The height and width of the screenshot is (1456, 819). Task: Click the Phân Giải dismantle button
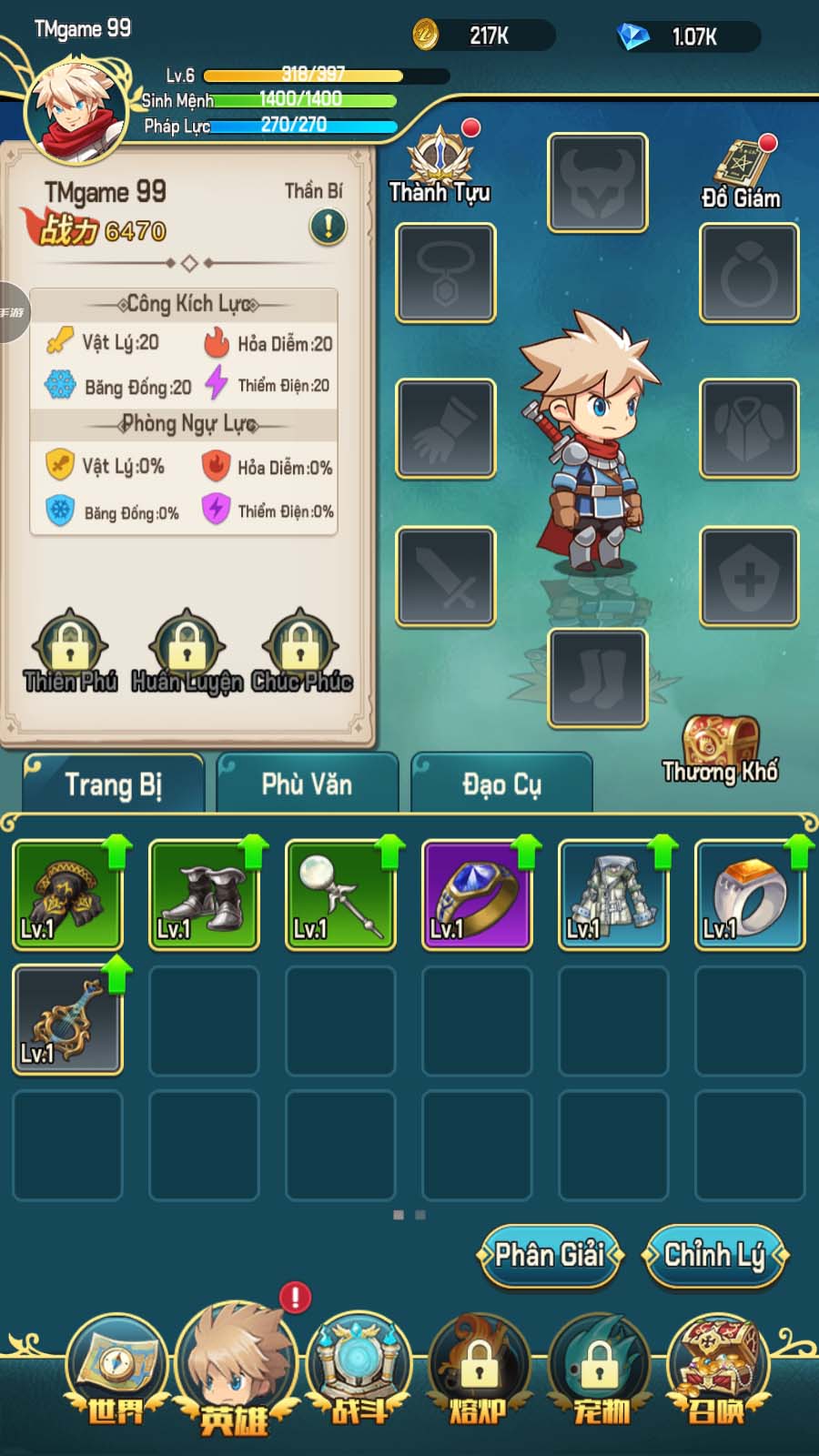tap(550, 1256)
